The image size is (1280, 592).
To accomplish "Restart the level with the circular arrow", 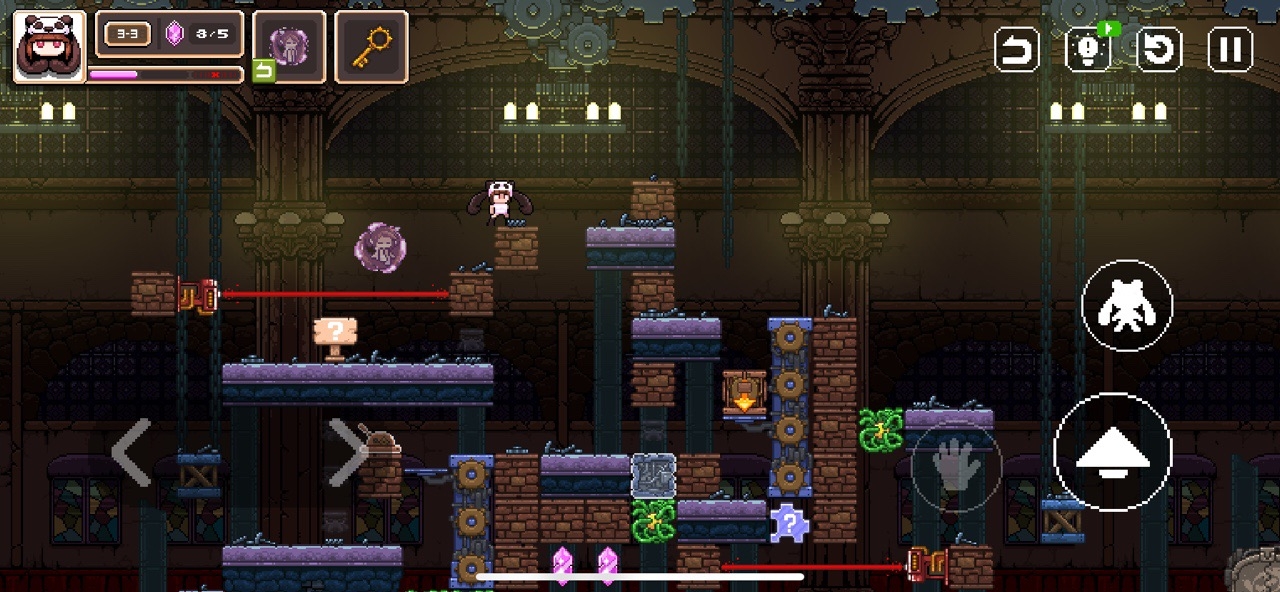I will (1160, 49).
